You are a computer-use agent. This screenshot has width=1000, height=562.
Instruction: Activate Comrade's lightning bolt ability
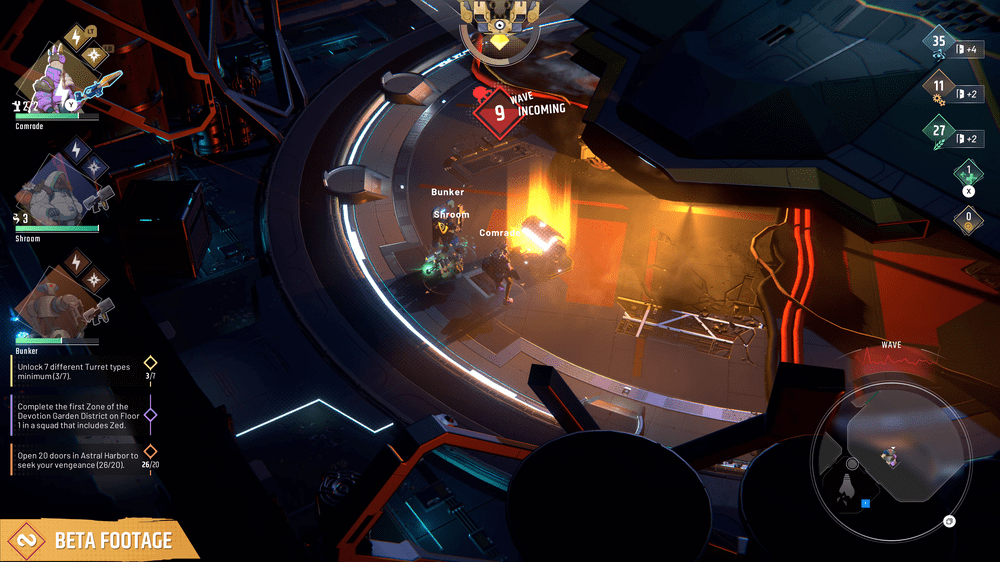(x=73, y=37)
